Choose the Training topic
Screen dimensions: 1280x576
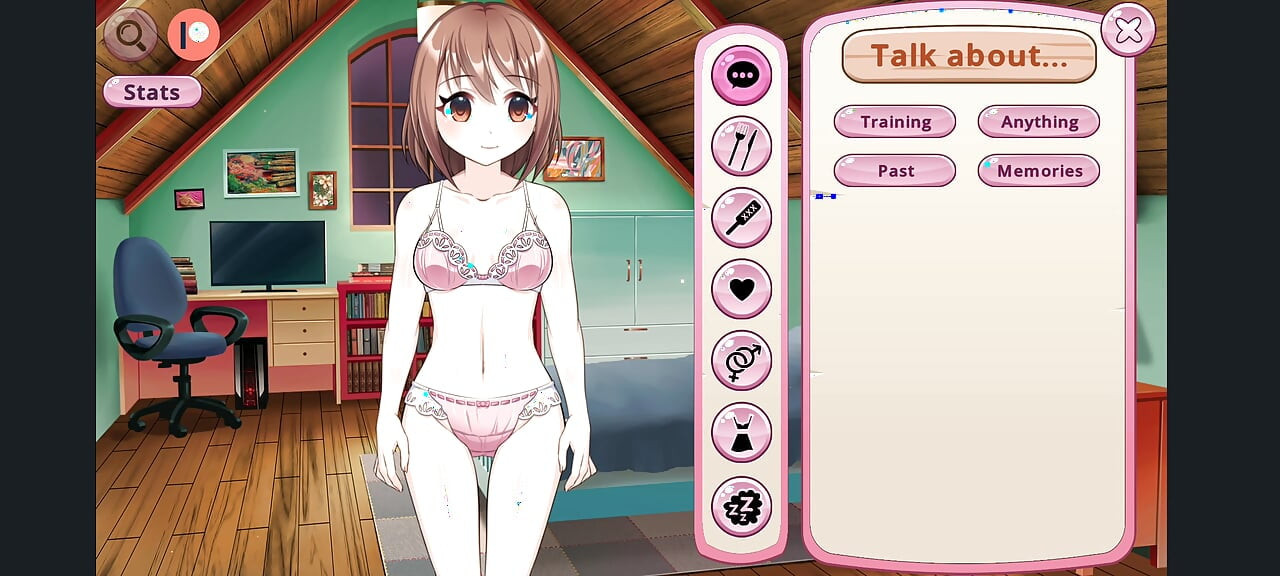pos(895,122)
